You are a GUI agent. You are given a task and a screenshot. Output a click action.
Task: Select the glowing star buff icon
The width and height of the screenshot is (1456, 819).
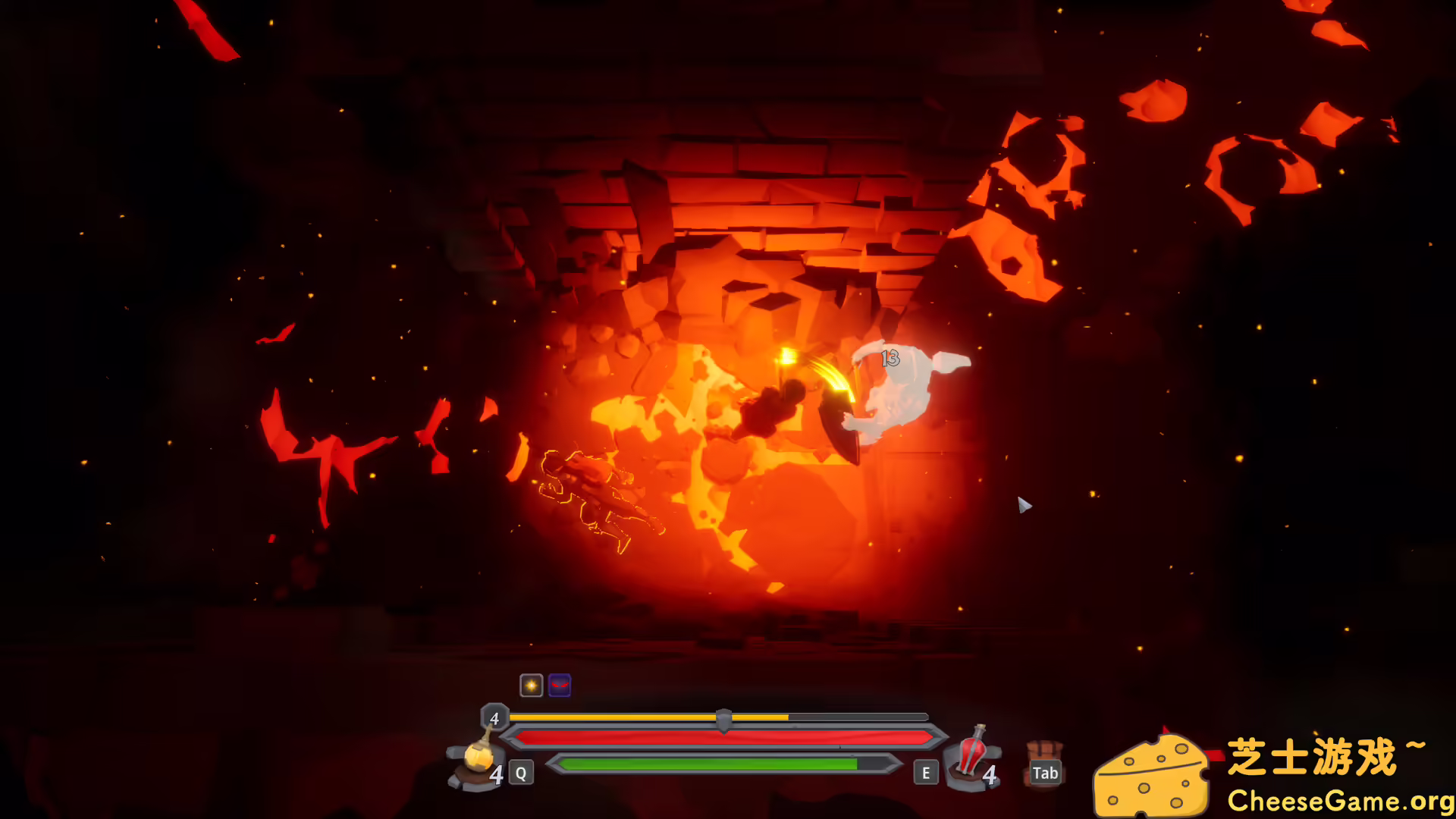530,685
